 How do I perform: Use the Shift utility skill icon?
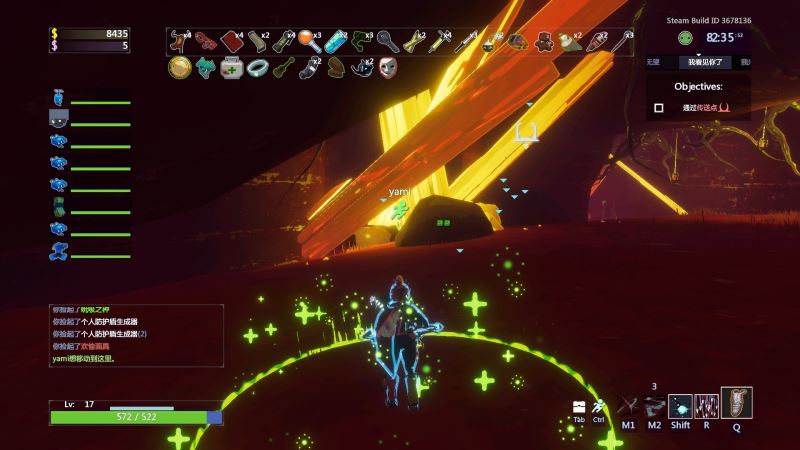pos(680,405)
